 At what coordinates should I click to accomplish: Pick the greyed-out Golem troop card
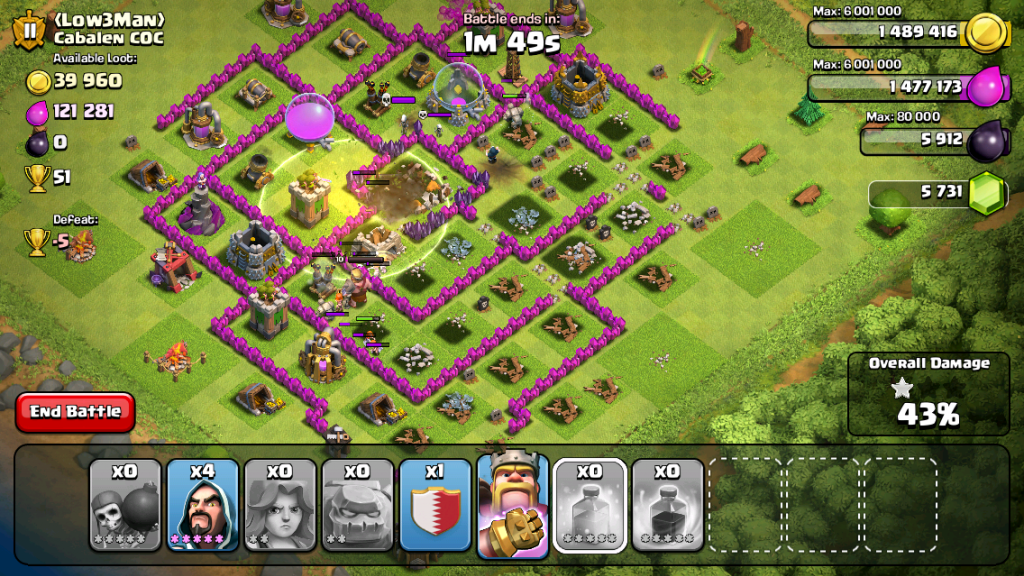(x=357, y=504)
